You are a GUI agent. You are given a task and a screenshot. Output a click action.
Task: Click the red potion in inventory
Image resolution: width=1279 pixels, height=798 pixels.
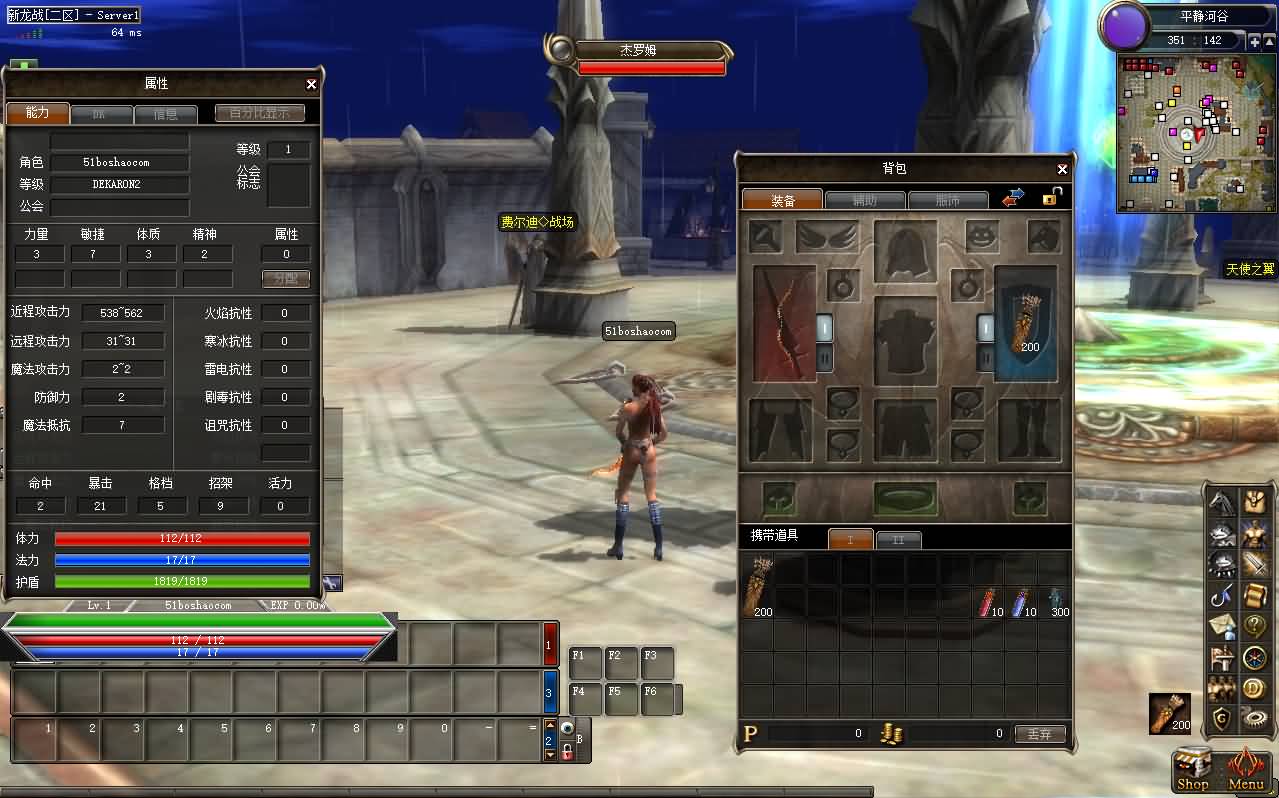coord(990,603)
